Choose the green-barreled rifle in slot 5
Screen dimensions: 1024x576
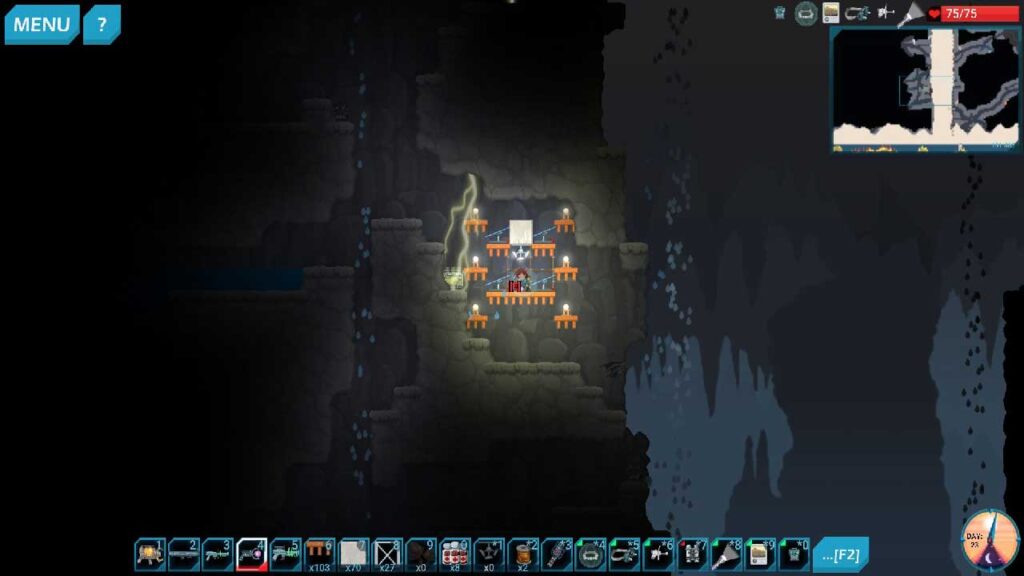(x=286, y=553)
